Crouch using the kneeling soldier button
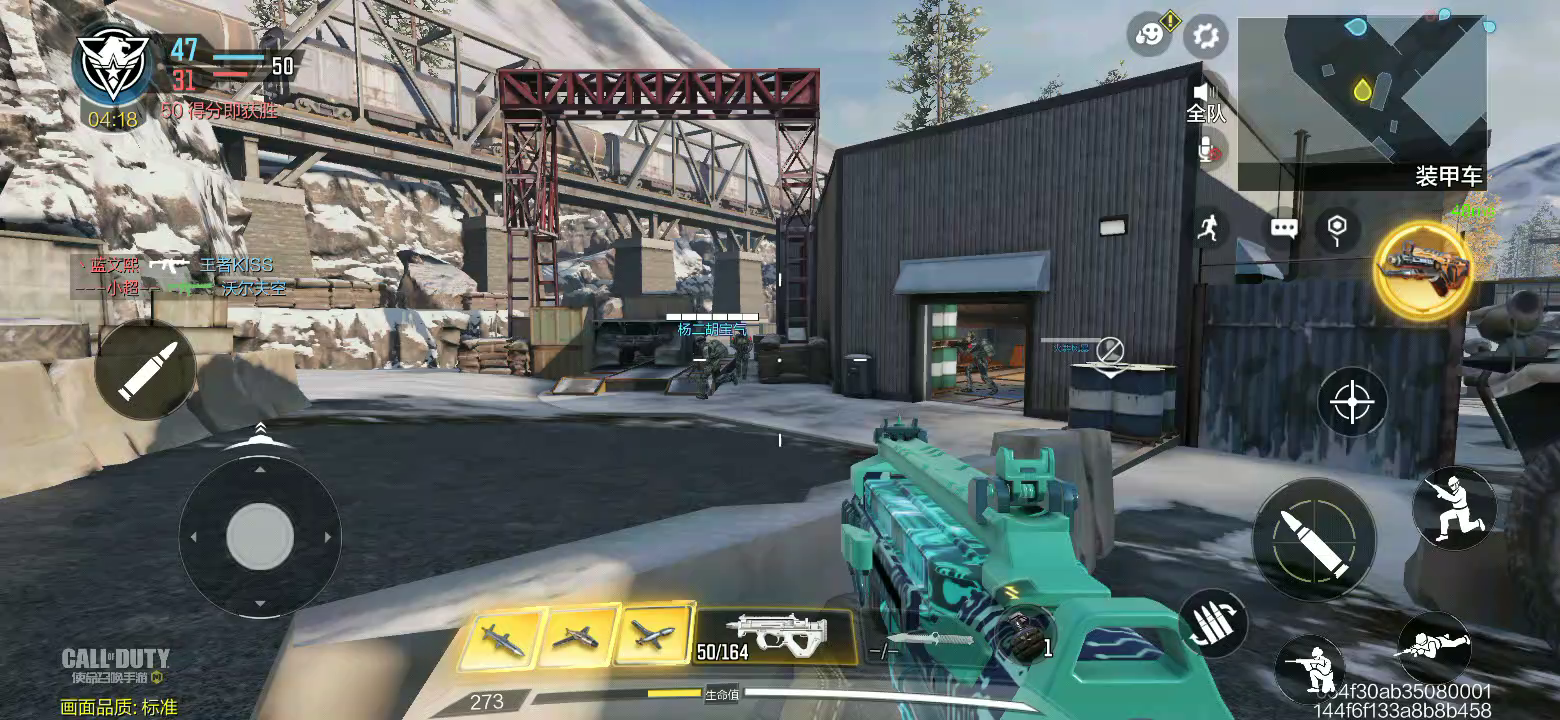This screenshot has height=720, width=1560. pos(1311,665)
